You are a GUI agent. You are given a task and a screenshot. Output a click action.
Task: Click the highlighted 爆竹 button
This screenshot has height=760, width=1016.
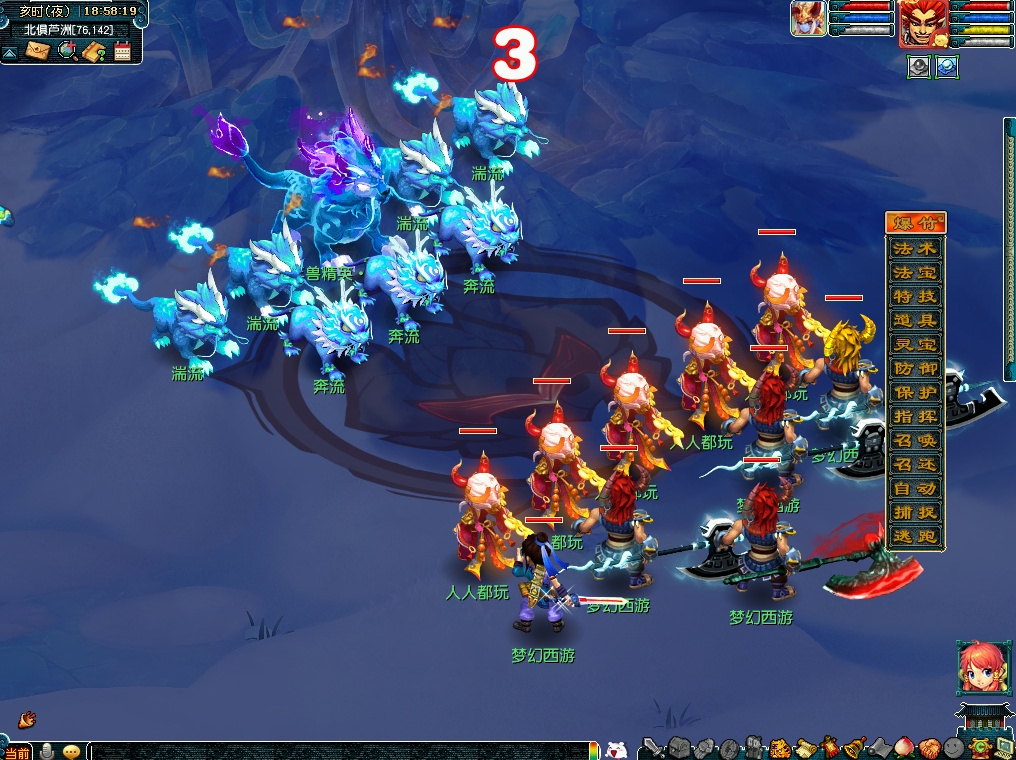915,223
